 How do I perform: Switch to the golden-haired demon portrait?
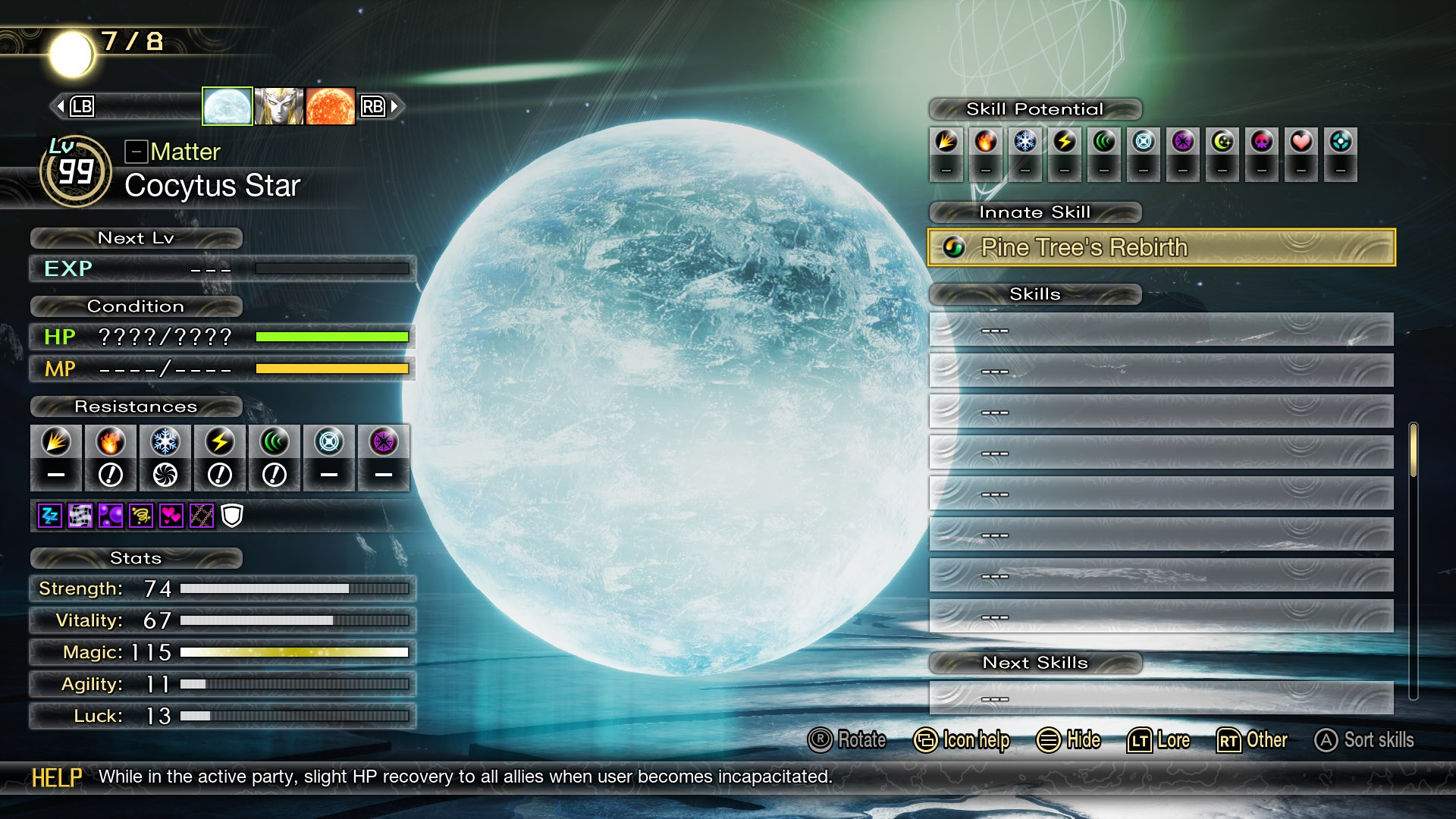[x=279, y=106]
